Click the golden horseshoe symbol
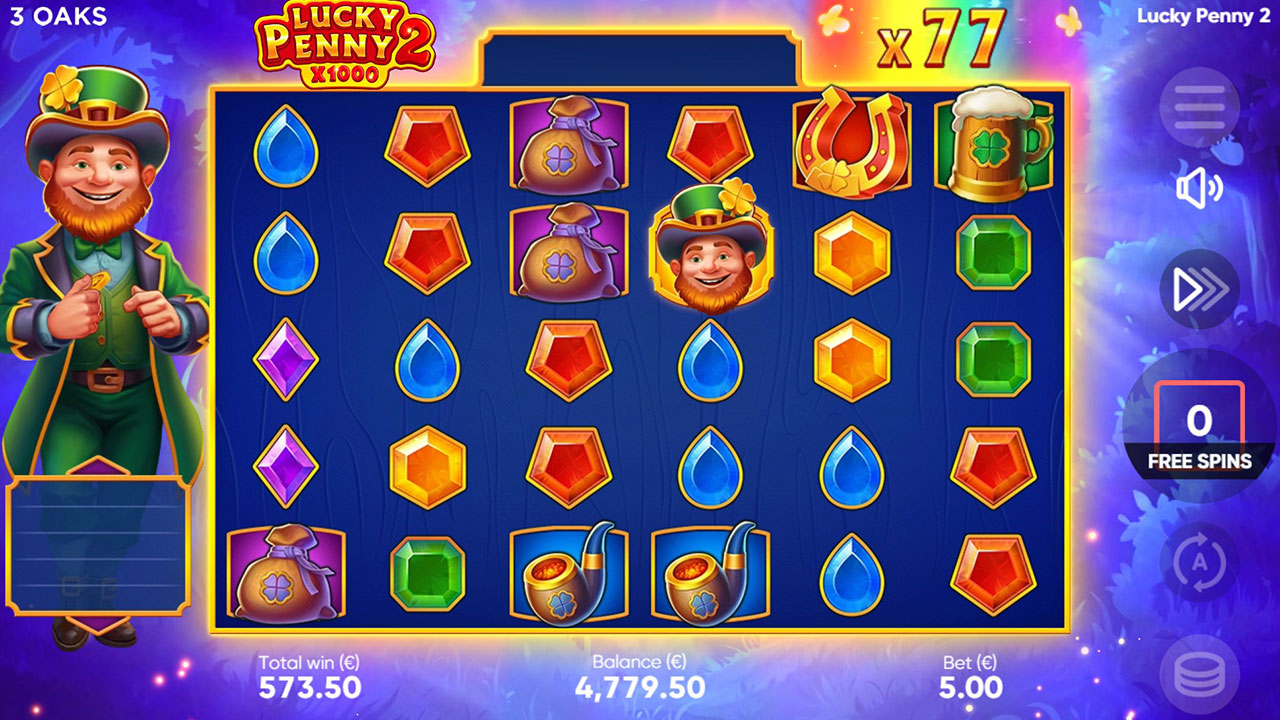1280x720 pixels. (x=851, y=143)
